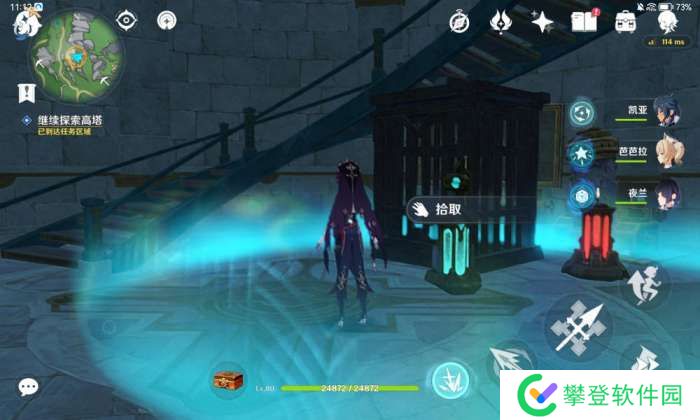Activate the eye-shaped elemental sight icon
Screen dimensions: 700x420
[126, 20]
